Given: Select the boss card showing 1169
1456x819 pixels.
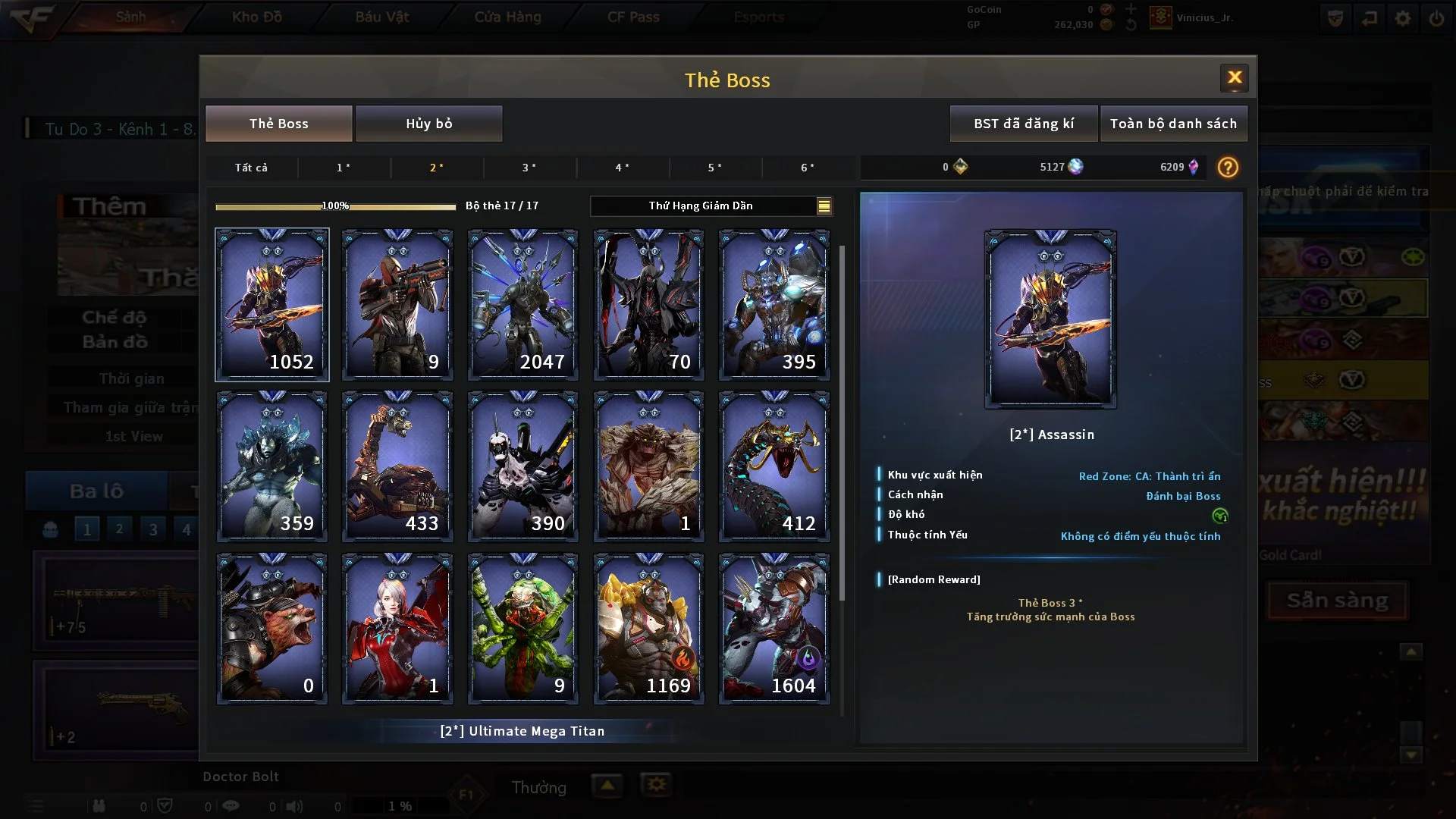Looking at the screenshot, I should click(x=648, y=629).
